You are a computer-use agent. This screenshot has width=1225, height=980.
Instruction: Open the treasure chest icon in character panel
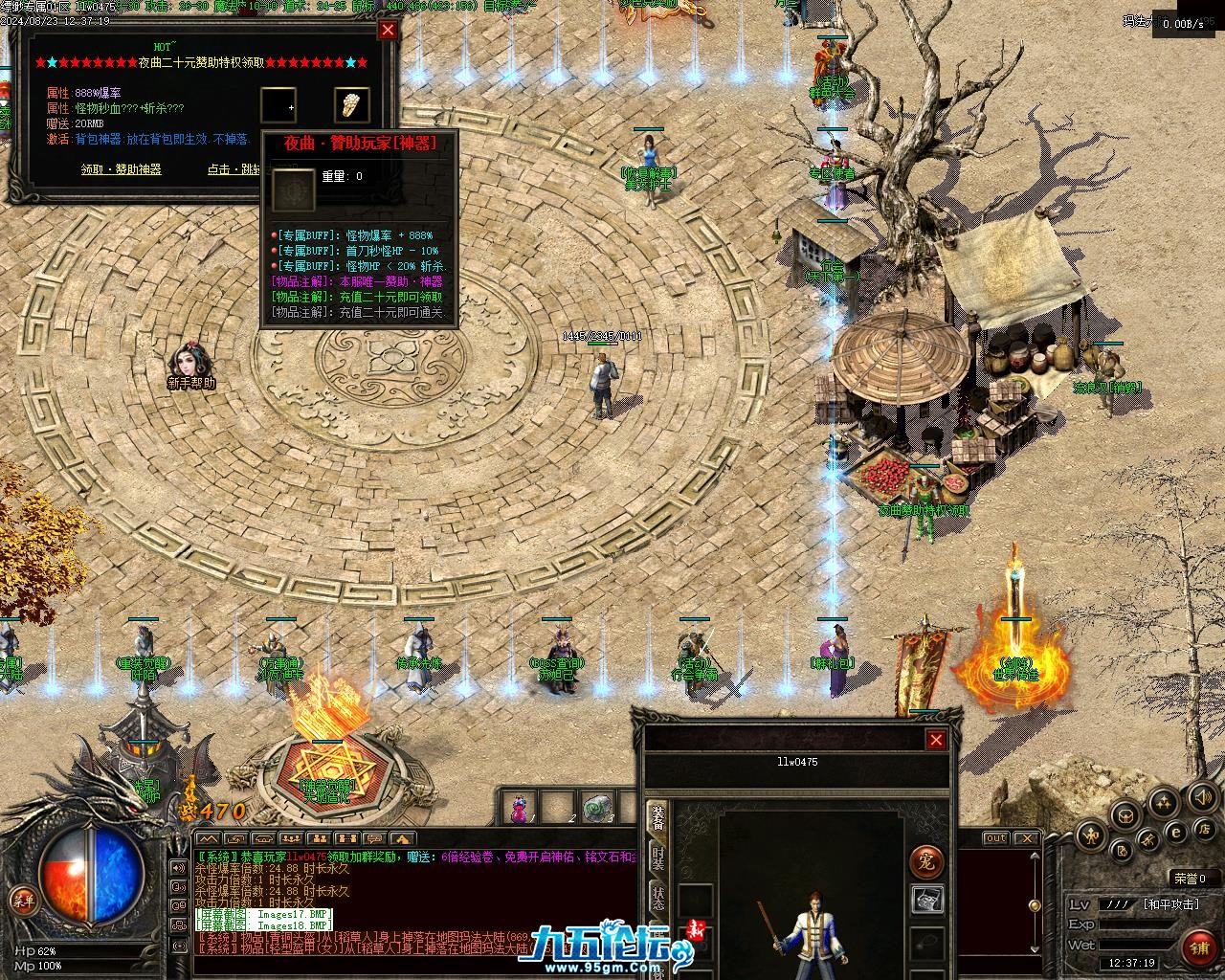(x=925, y=900)
